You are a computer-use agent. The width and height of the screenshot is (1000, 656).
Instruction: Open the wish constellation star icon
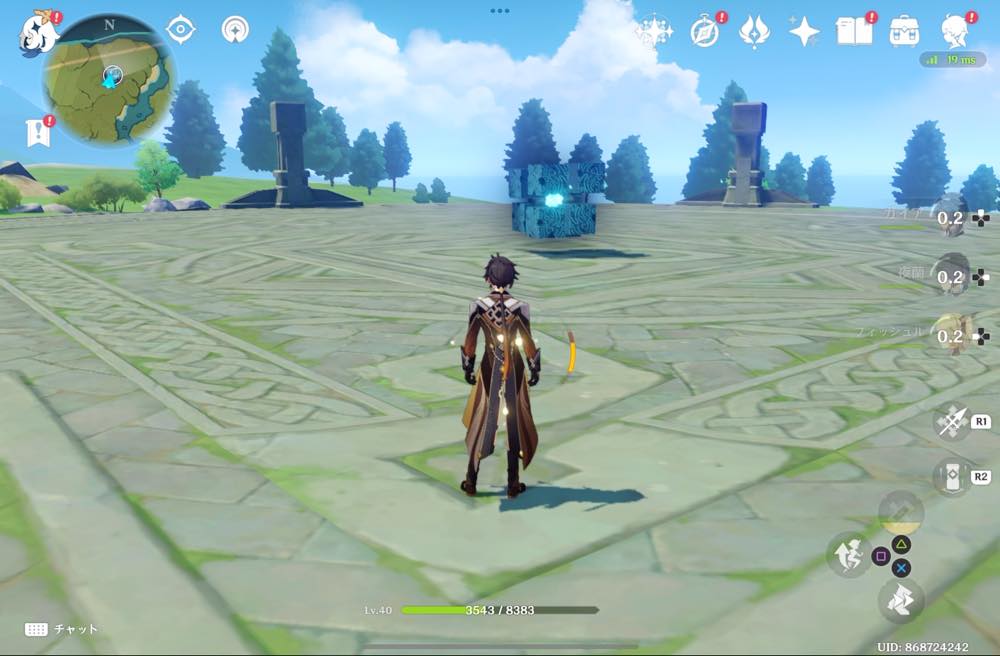654,33
